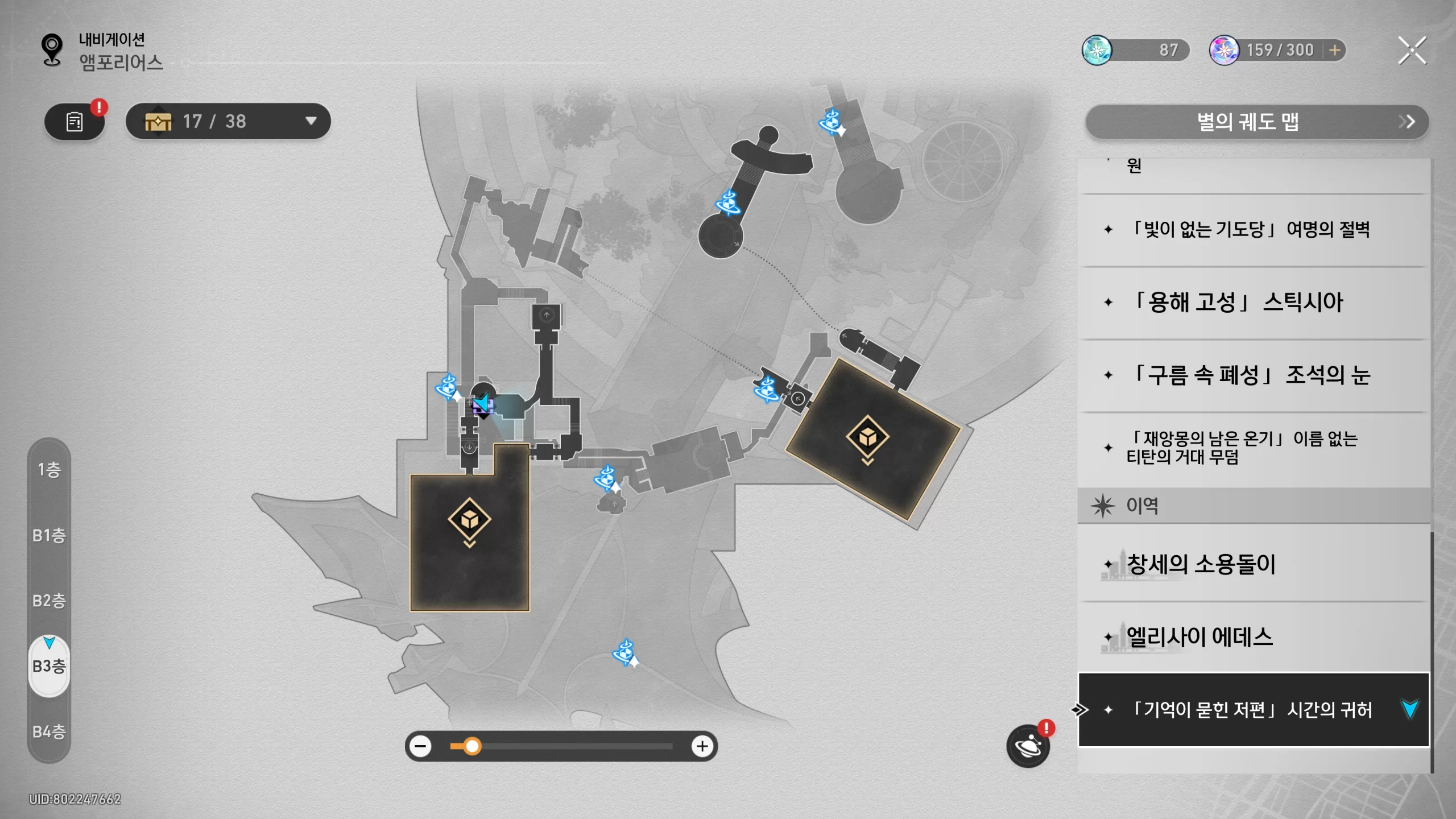Open the treasure chest count dropdown
1456x819 pixels.
pyautogui.click(x=311, y=121)
